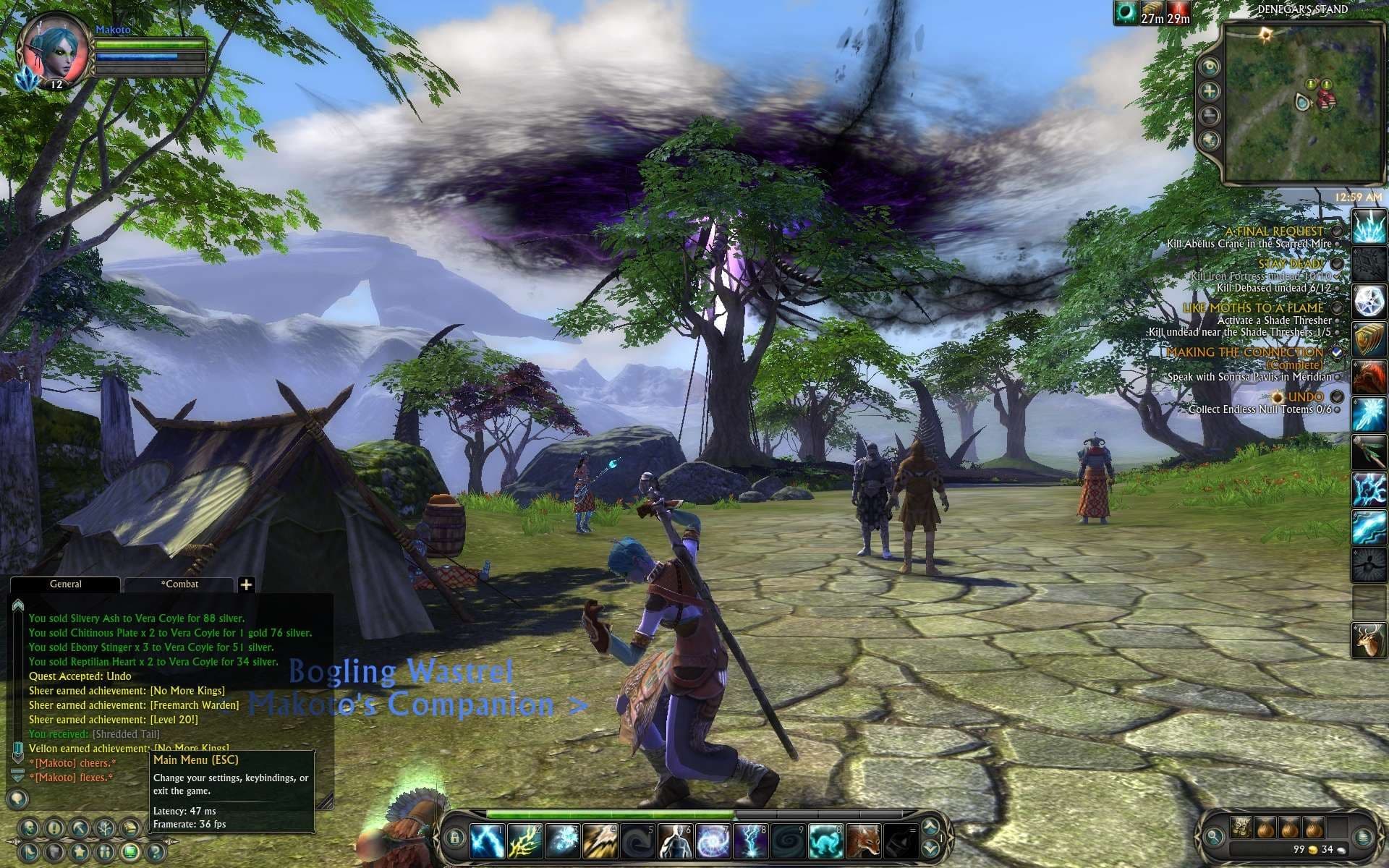
Task: Toggle the action bar lock
Action: tap(454, 838)
